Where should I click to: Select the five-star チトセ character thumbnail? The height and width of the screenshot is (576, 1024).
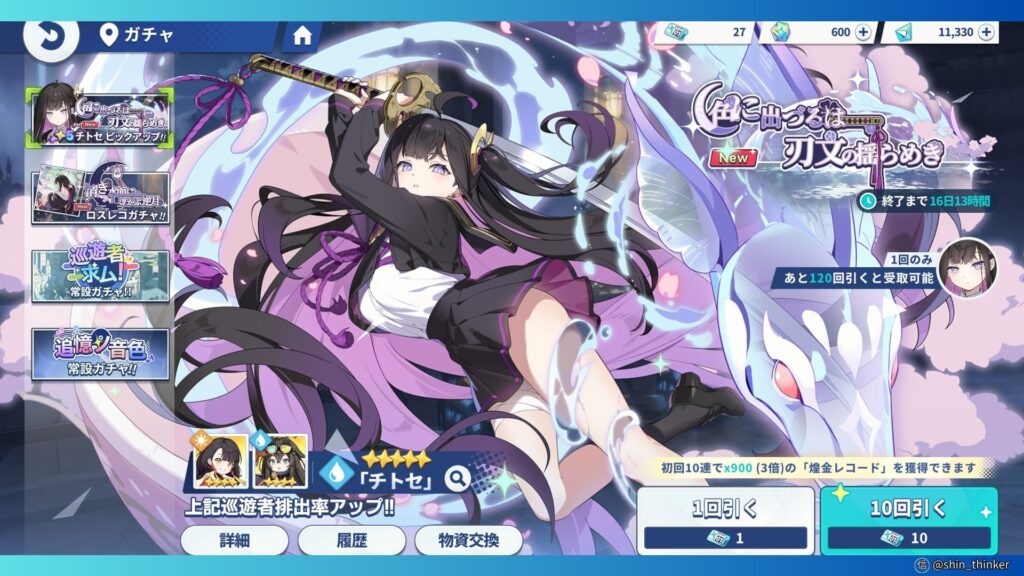[x=221, y=460]
